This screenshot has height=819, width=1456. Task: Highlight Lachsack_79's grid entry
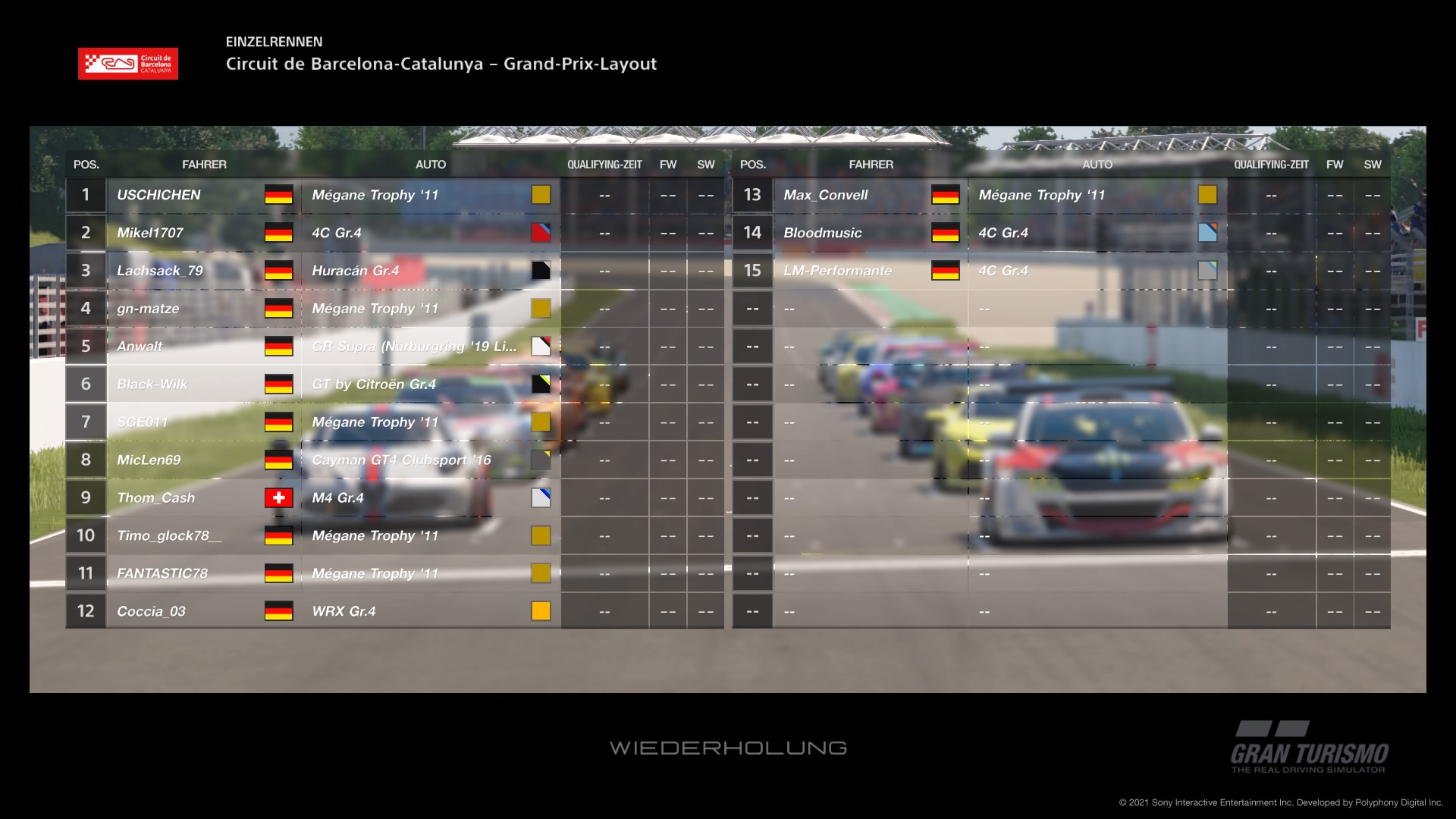coord(160,271)
